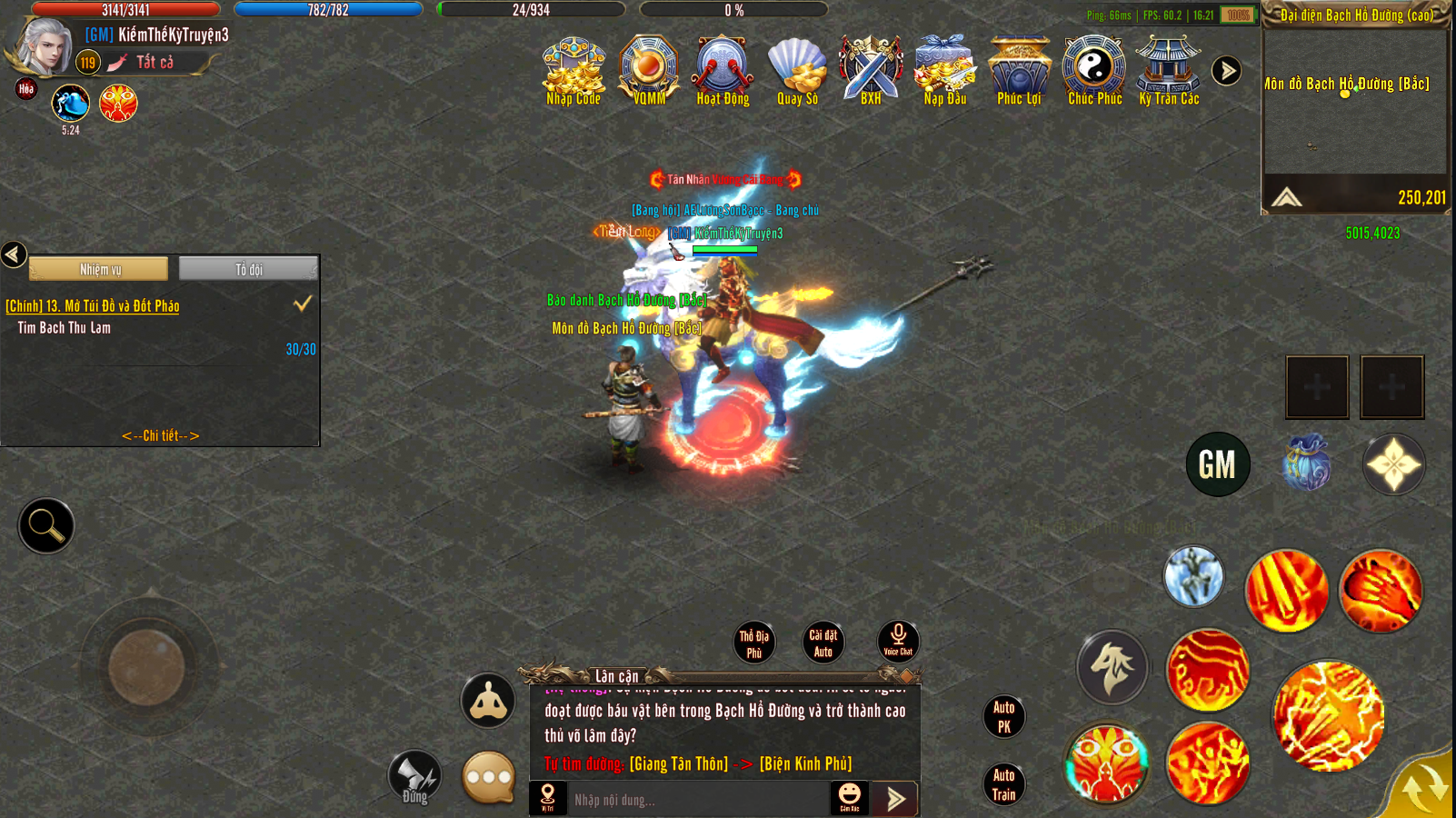Screen dimensions: 1456x818
Task: Open the <--Chi tiết--> quest details link
Action: [x=160, y=435]
